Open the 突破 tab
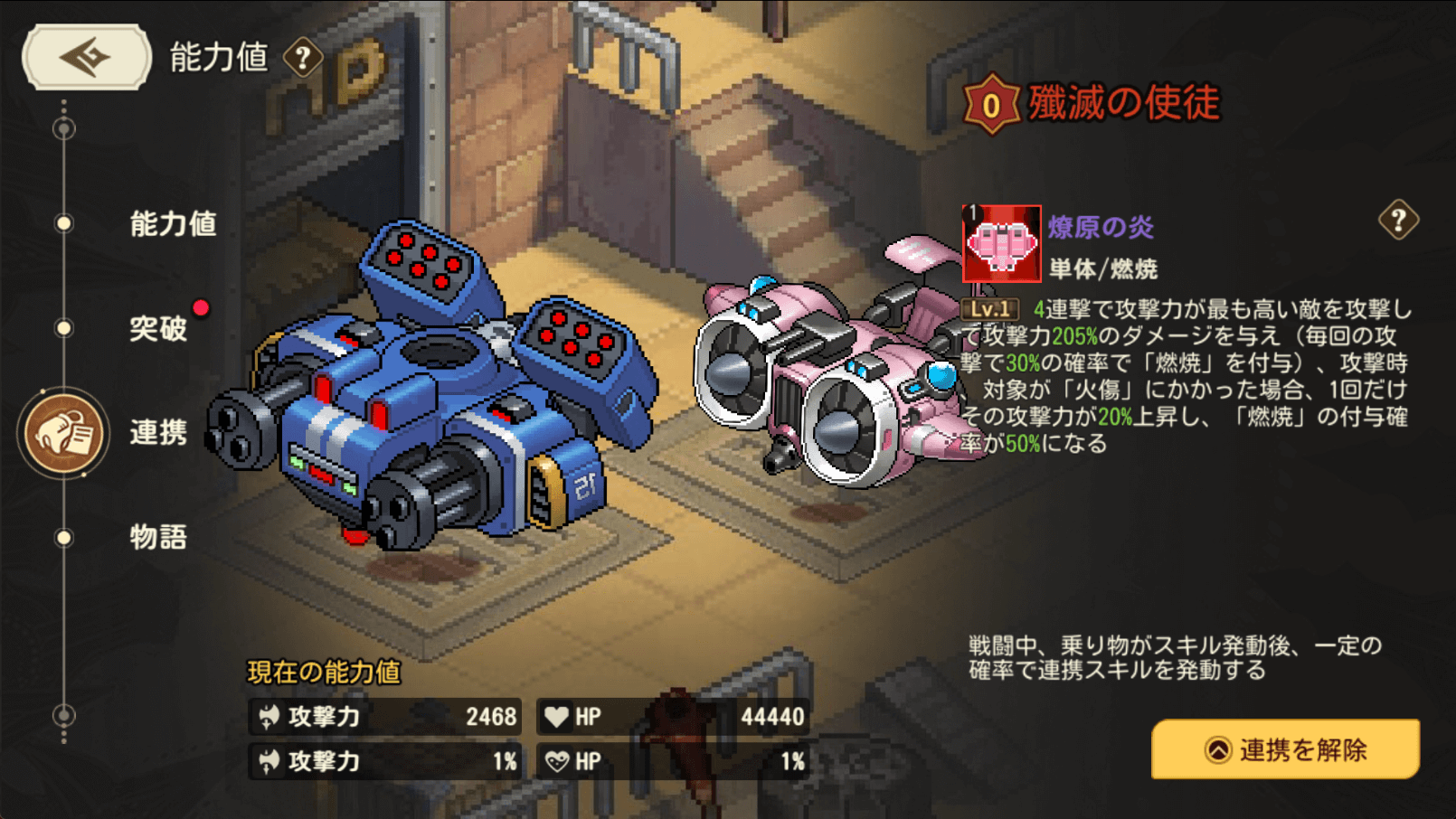The height and width of the screenshot is (819, 1456). (158, 328)
